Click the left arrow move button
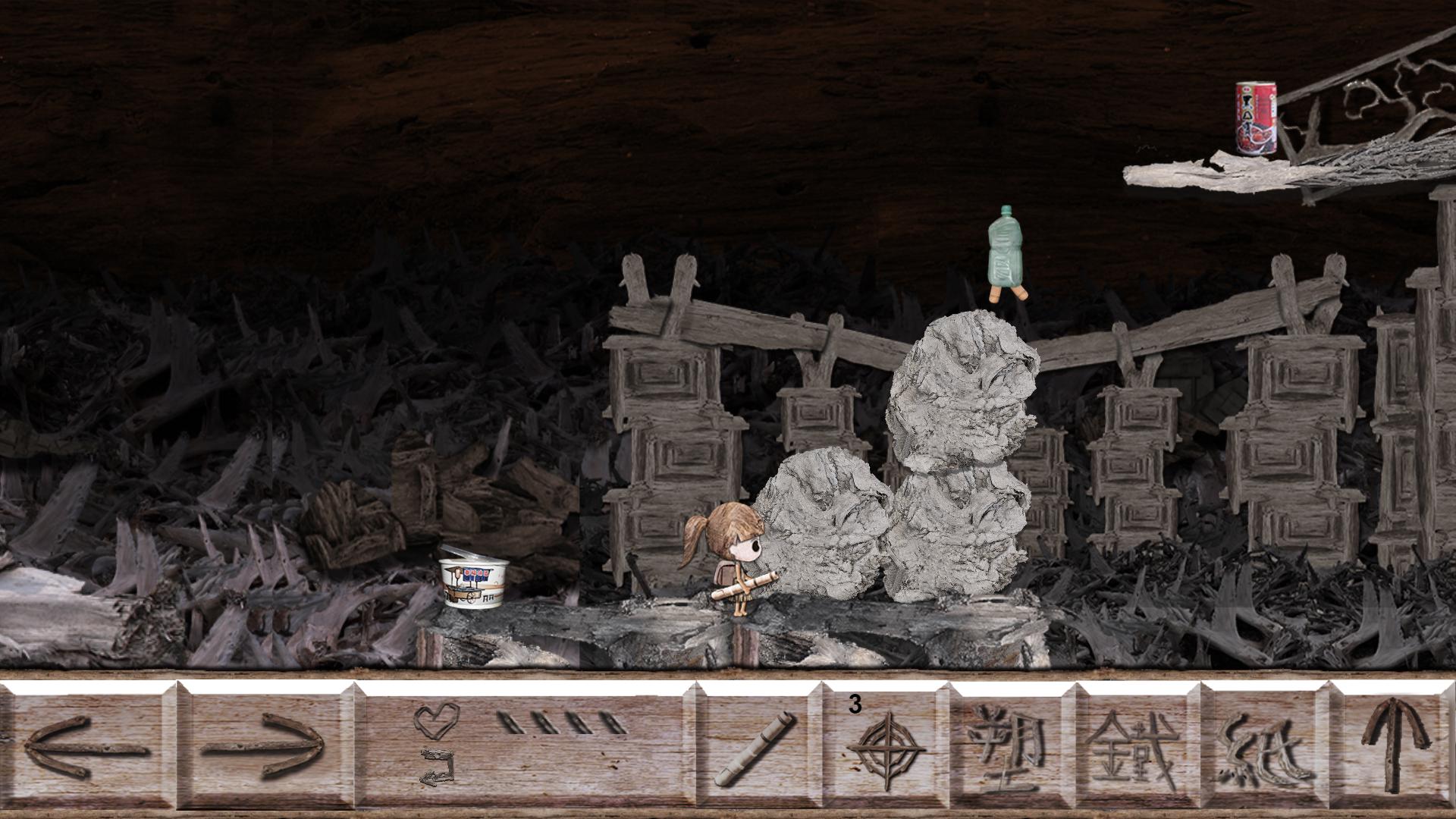 tap(87, 747)
